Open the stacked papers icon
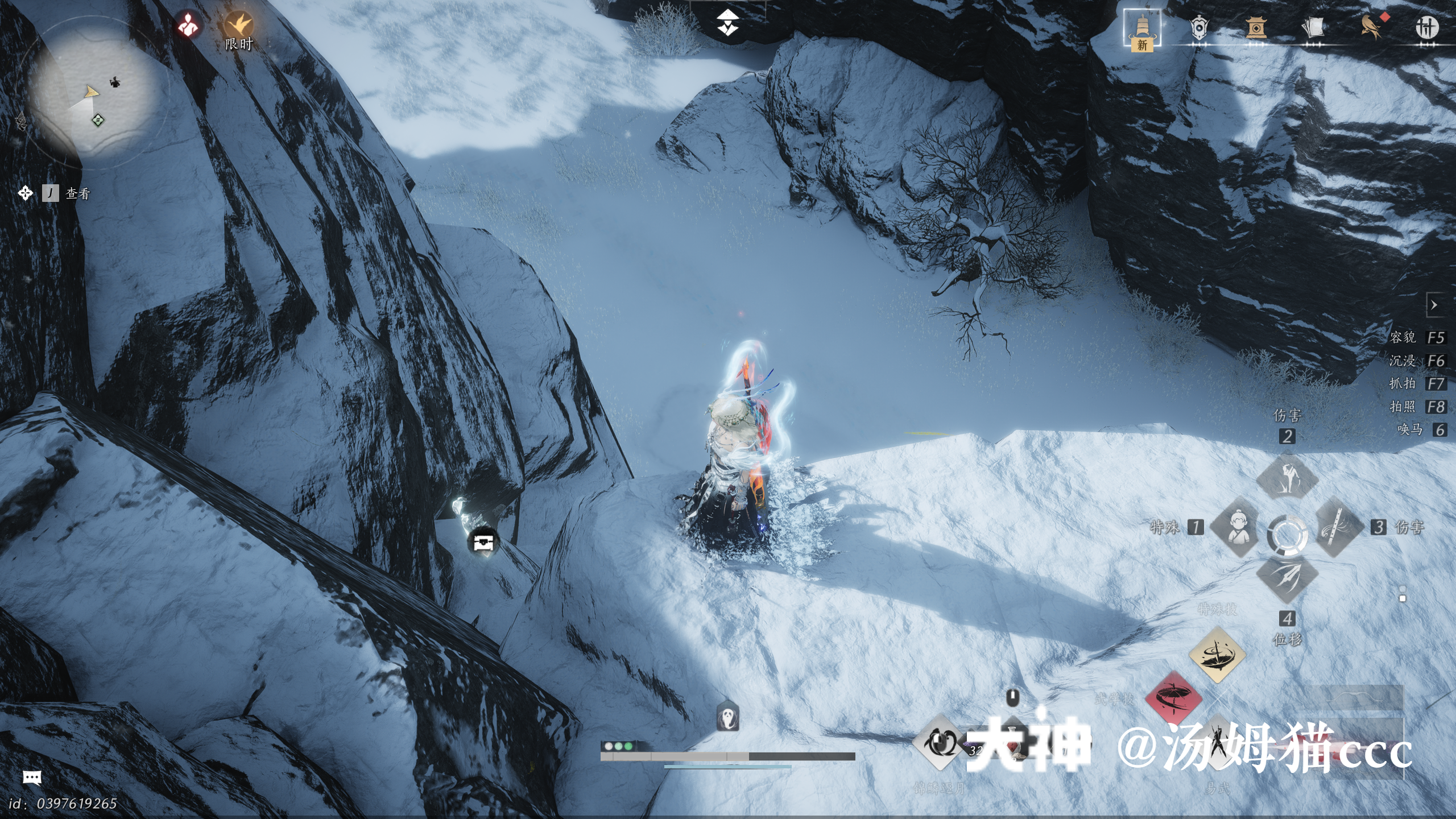The image size is (1456, 819). (x=1313, y=27)
